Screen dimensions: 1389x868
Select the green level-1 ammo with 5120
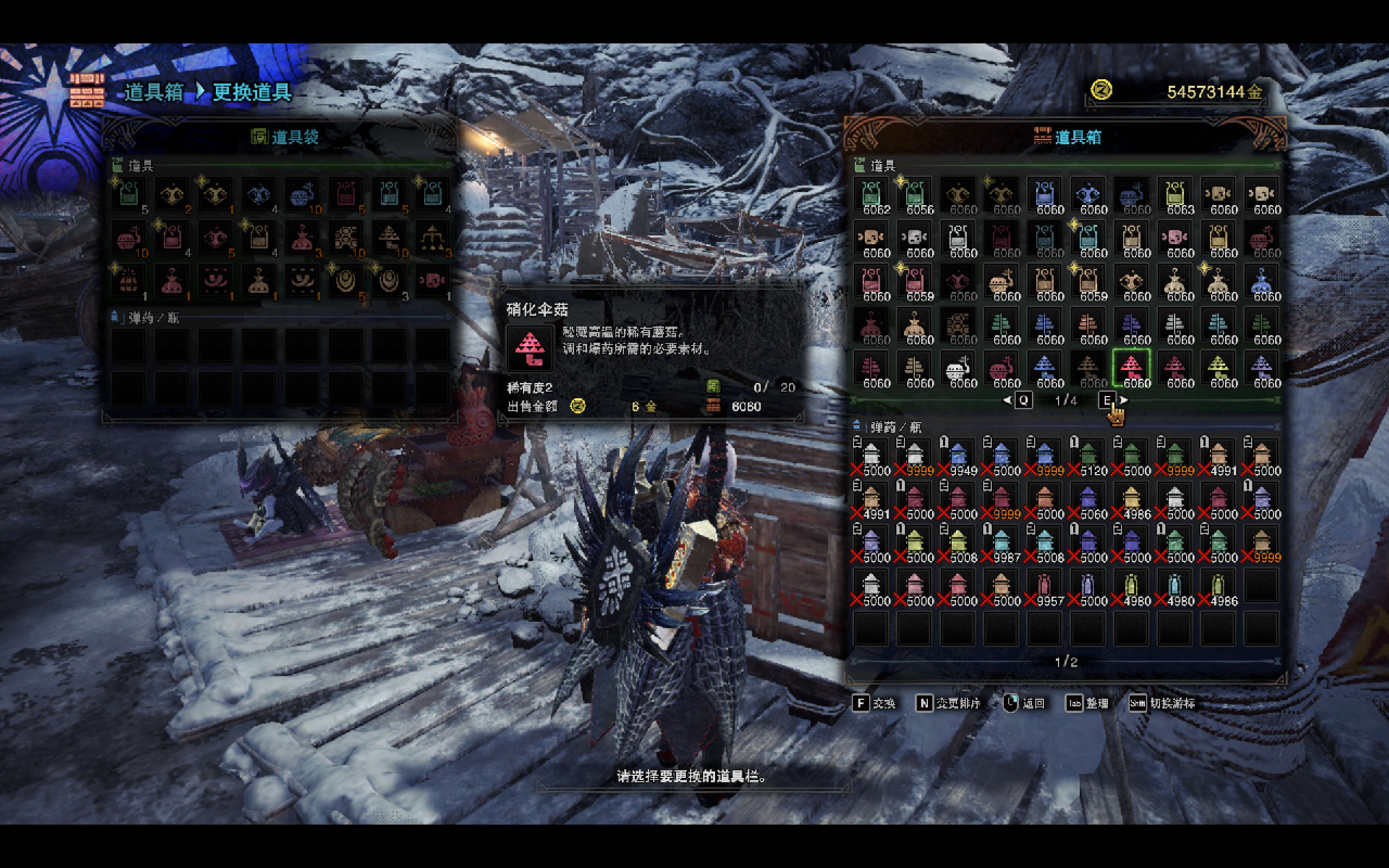(x=1088, y=456)
